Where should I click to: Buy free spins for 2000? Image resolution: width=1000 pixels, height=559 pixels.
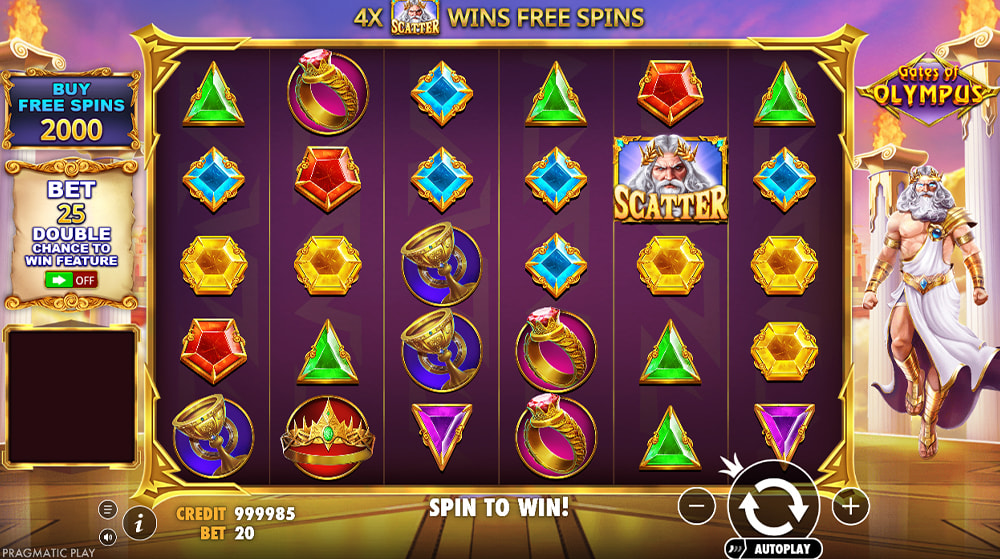point(71,110)
